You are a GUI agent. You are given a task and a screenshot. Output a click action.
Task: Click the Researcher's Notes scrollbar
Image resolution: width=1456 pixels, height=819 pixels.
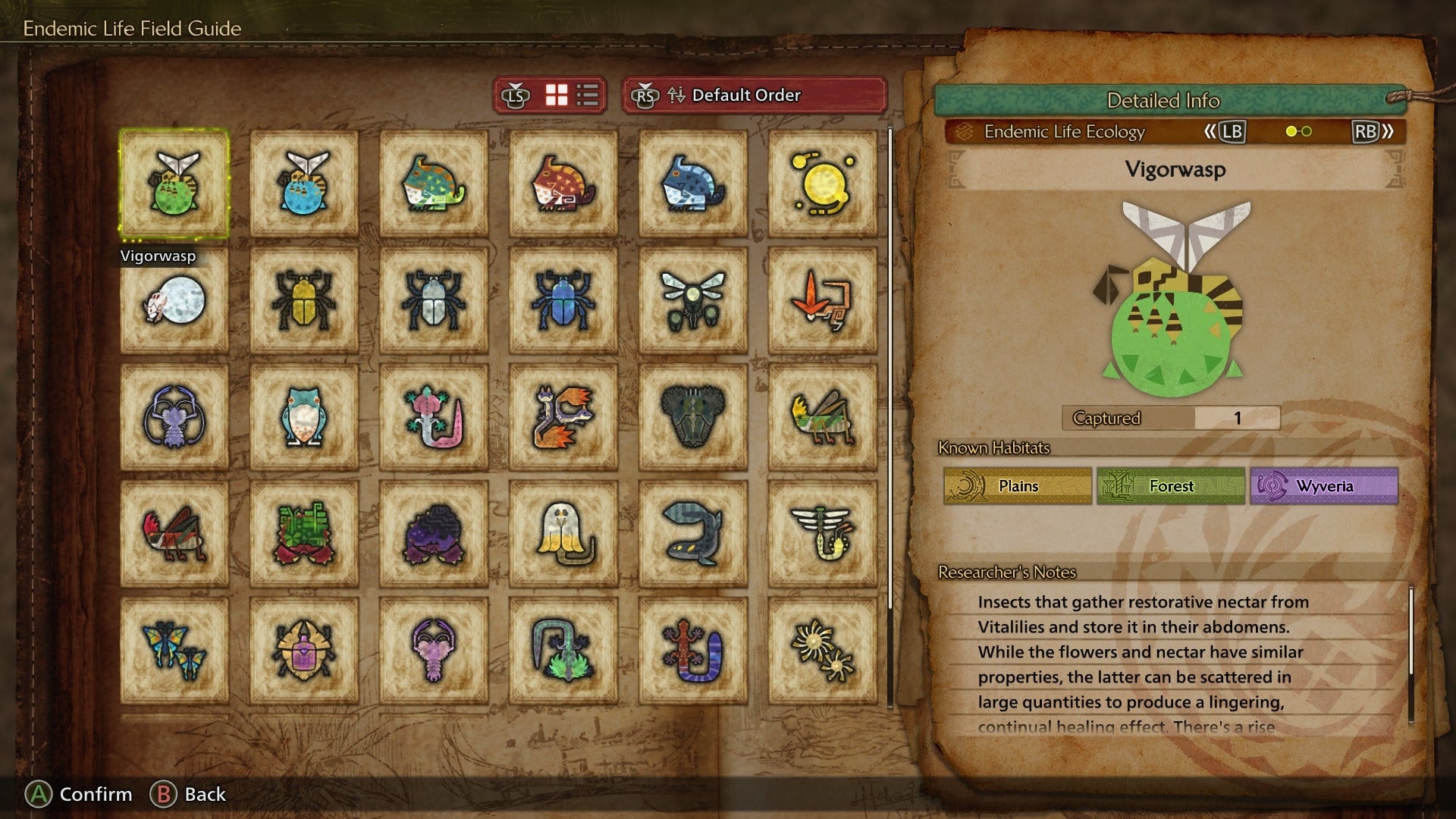coord(1410,652)
